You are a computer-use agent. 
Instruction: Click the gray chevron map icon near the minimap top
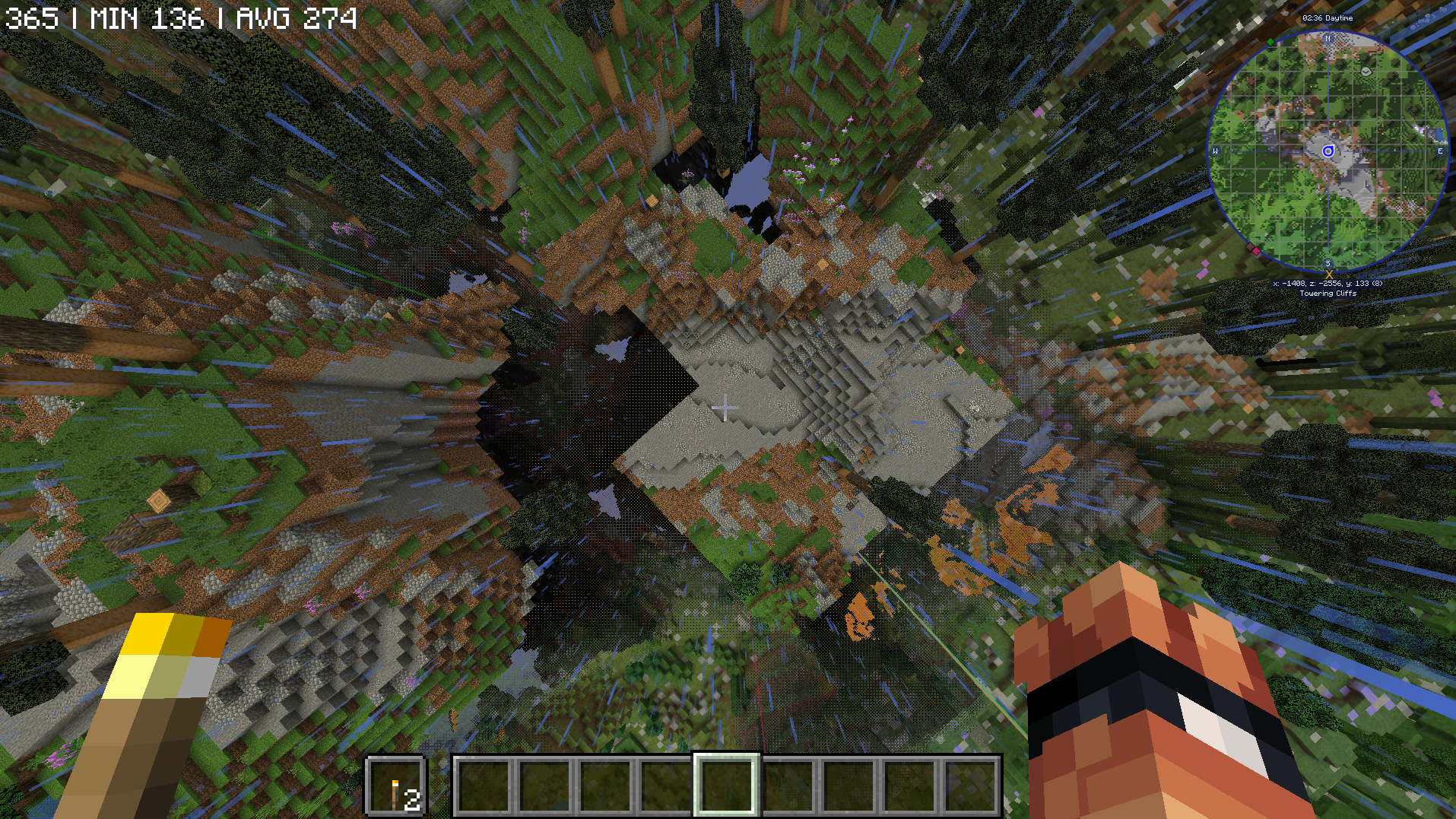click(x=1366, y=71)
